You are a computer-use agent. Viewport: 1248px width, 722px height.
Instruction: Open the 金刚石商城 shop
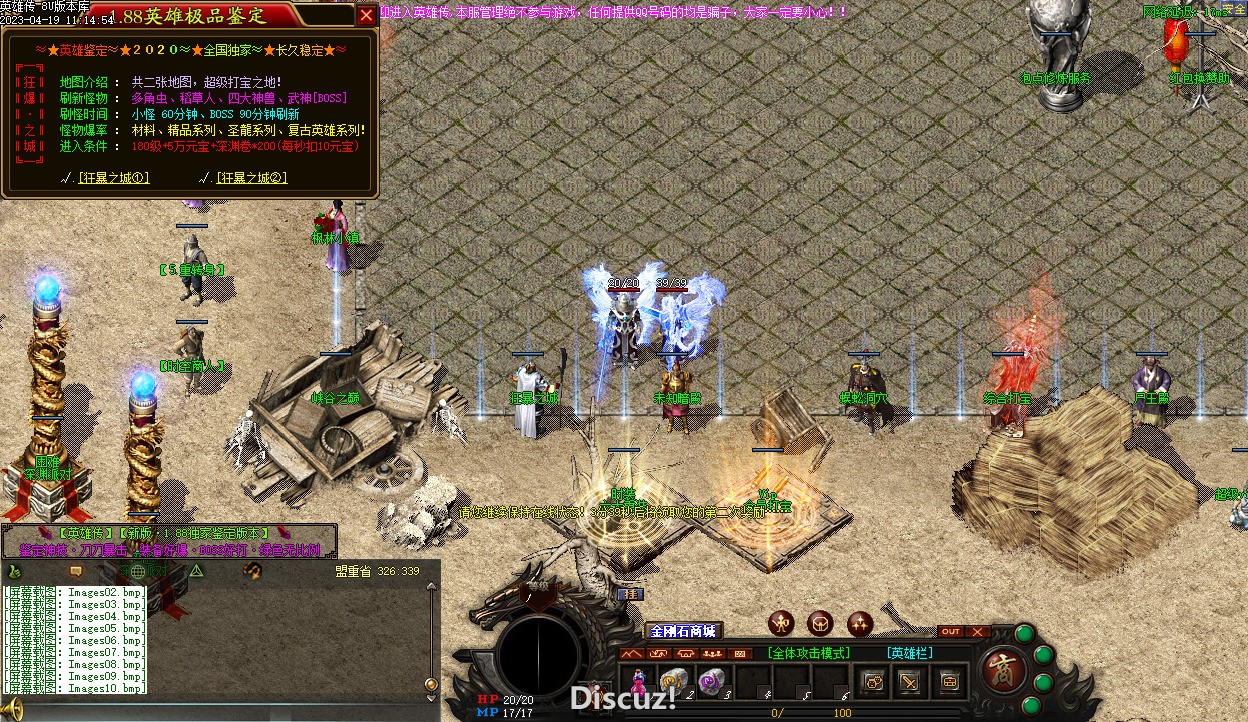click(683, 631)
